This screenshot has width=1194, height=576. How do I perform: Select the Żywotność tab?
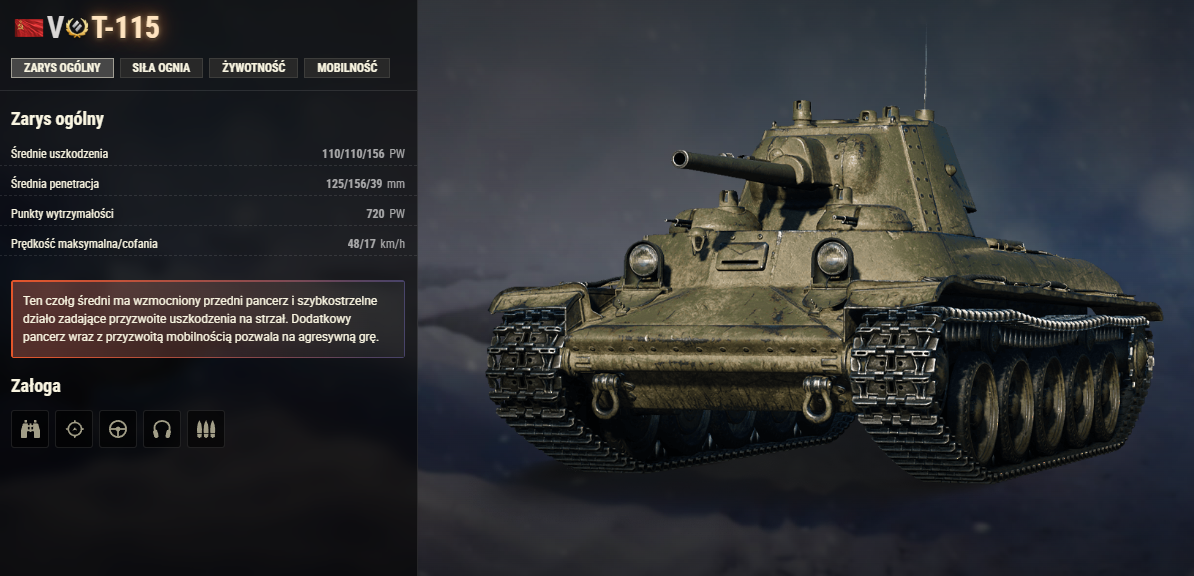253,68
